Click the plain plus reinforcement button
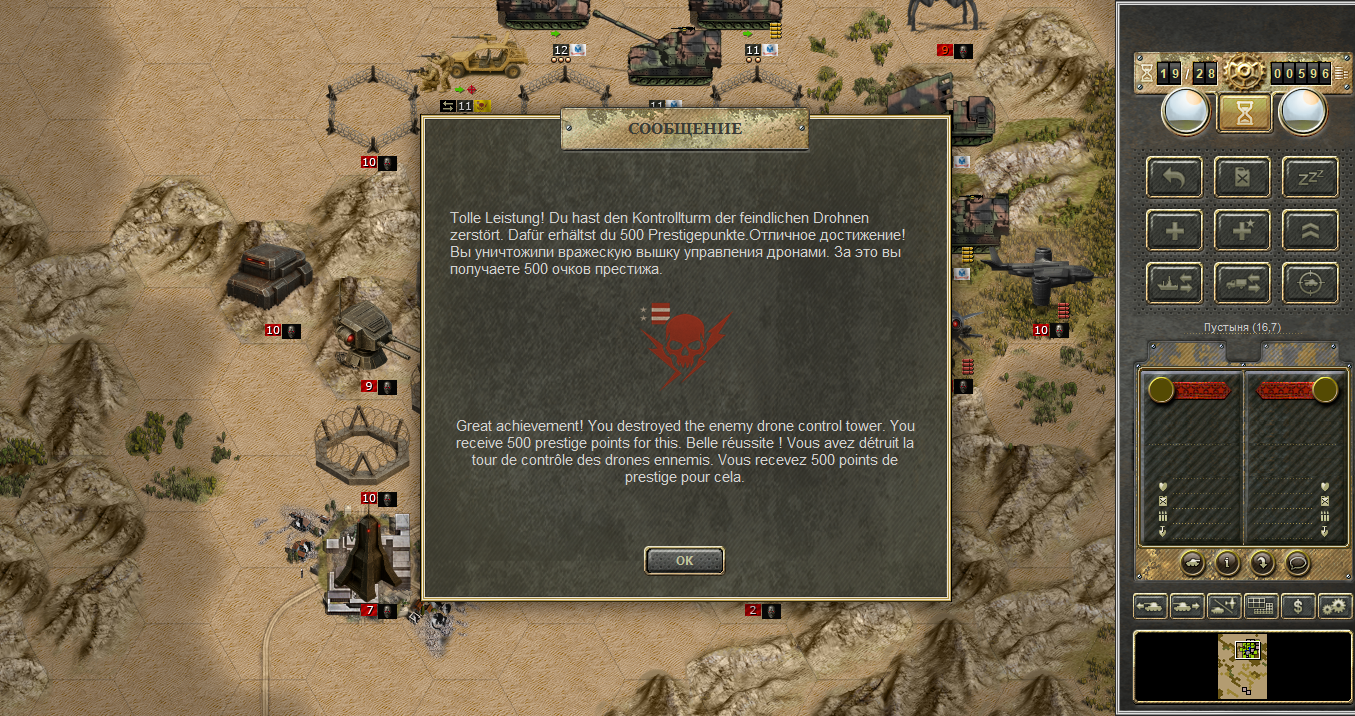The height and width of the screenshot is (716, 1355). click(1175, 231)
